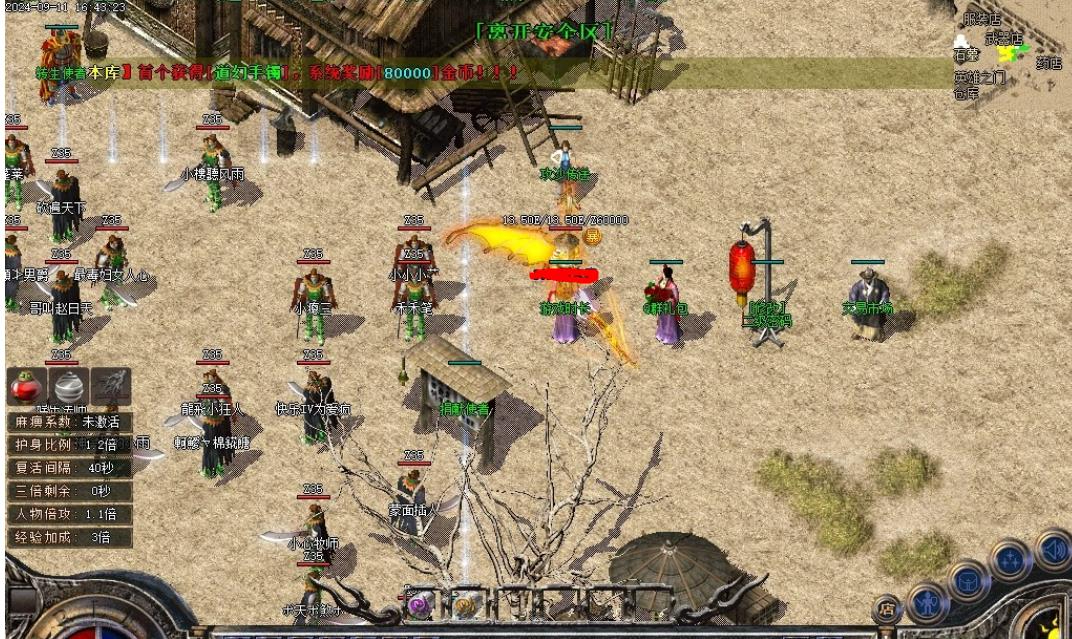Viewport: 1072px width, 639px height.
Task: Click the red potion buff icon
Action: [25, 386]
